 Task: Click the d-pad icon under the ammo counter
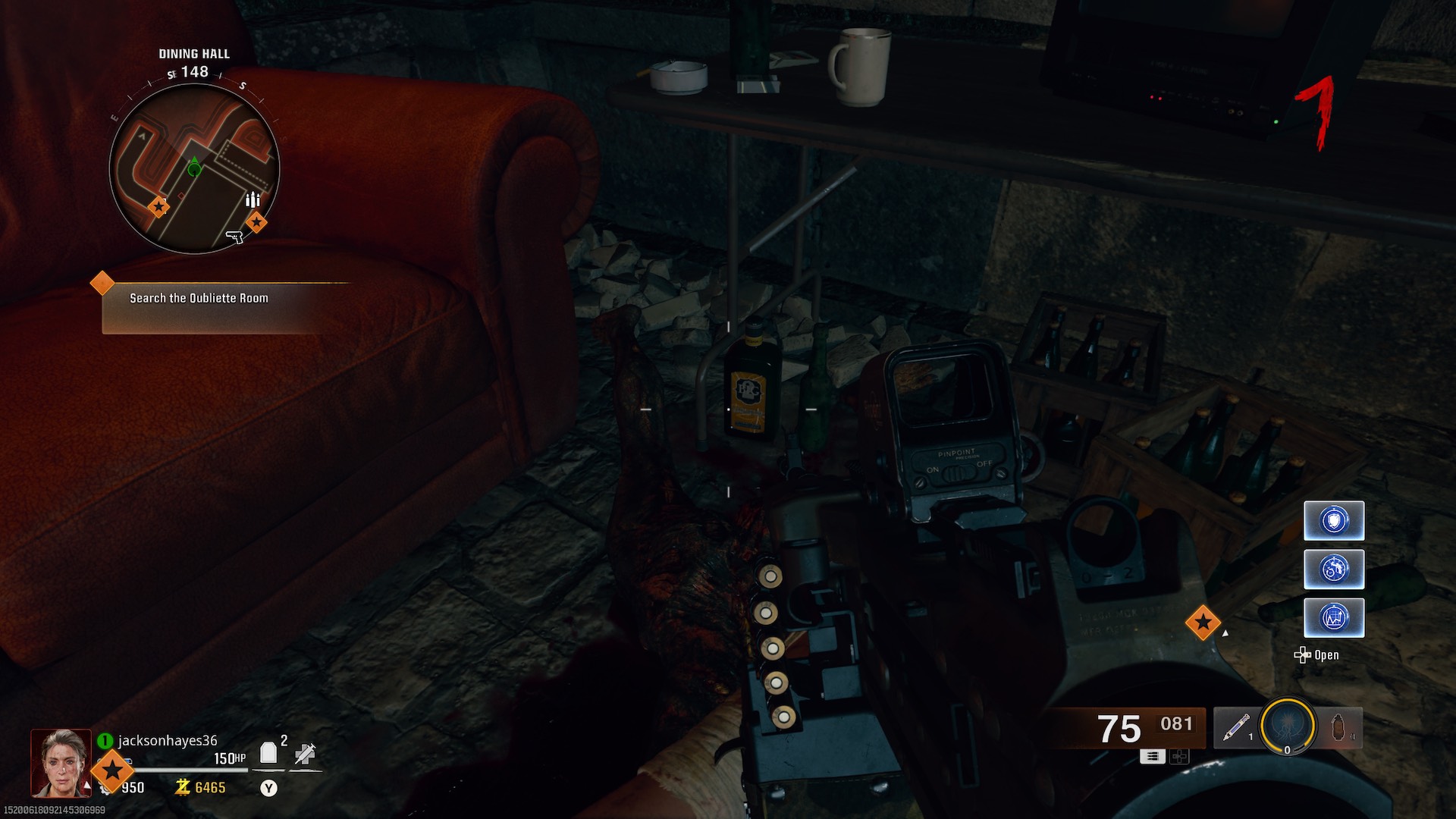(1178, 756)
